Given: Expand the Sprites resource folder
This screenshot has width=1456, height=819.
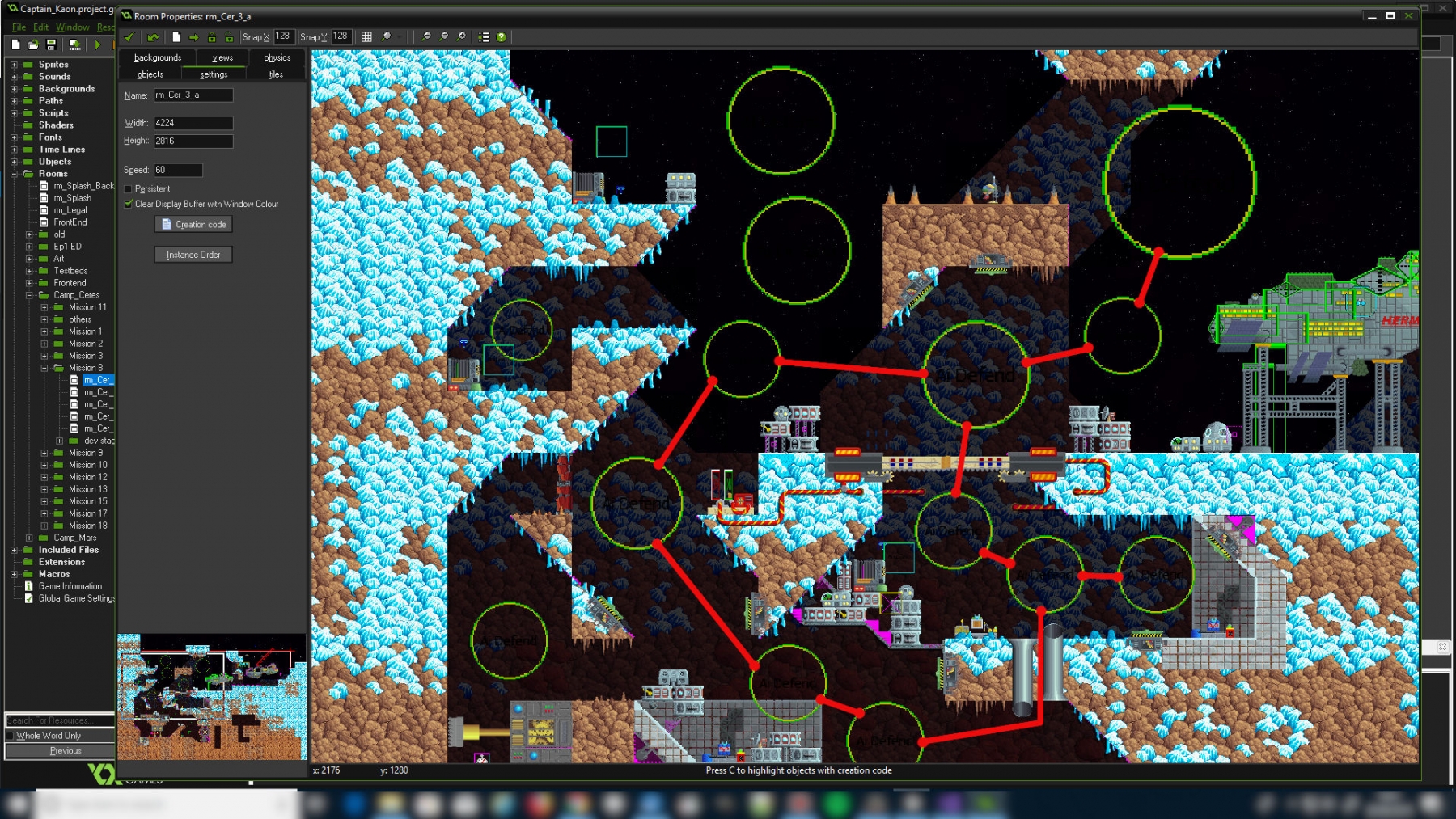Looking at the screenshot, I should pyautogui.click(x=14, y=65).
